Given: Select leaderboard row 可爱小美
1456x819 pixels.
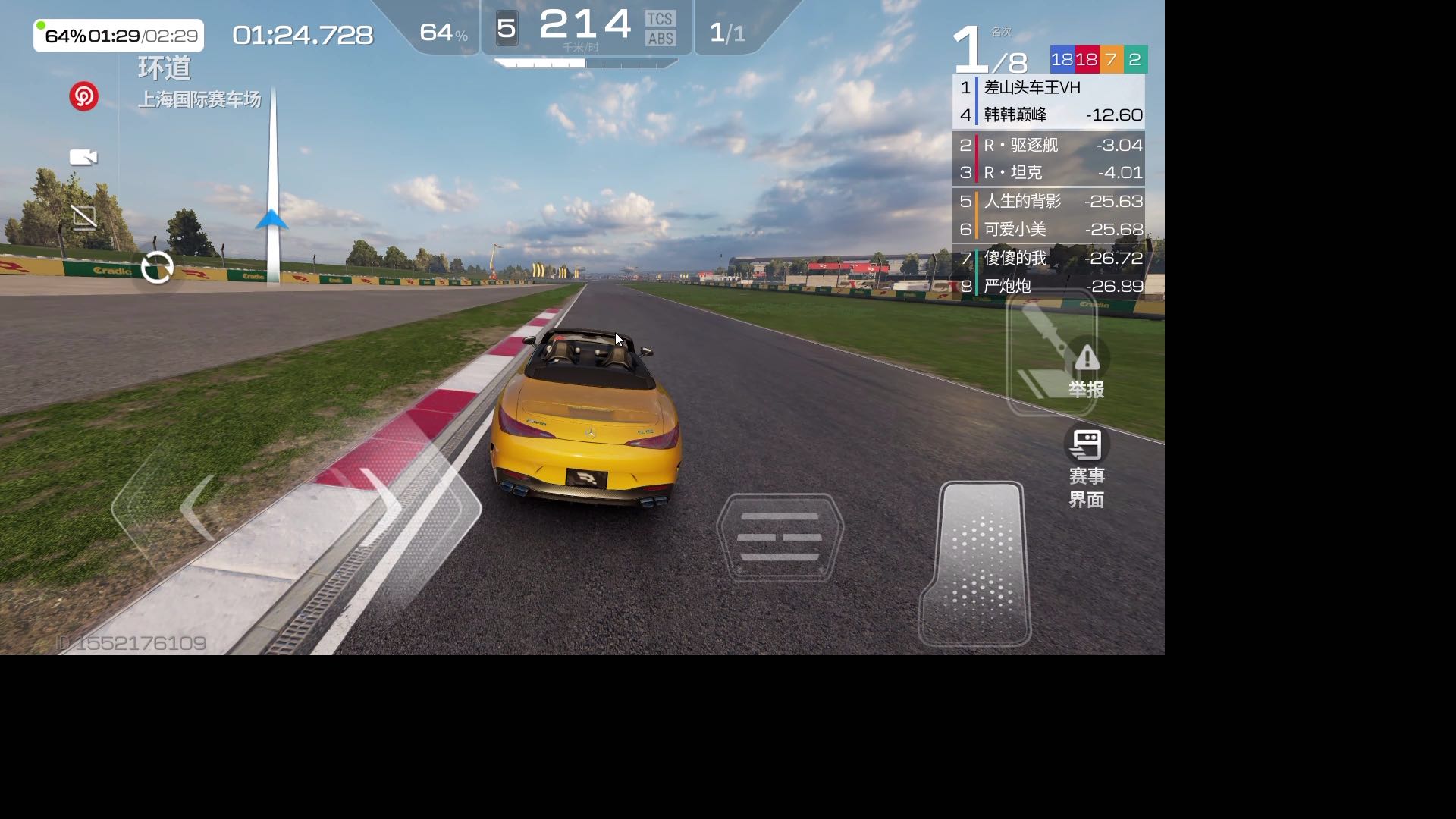Looking at the screenshot, I should click(x=1048, y=229).
